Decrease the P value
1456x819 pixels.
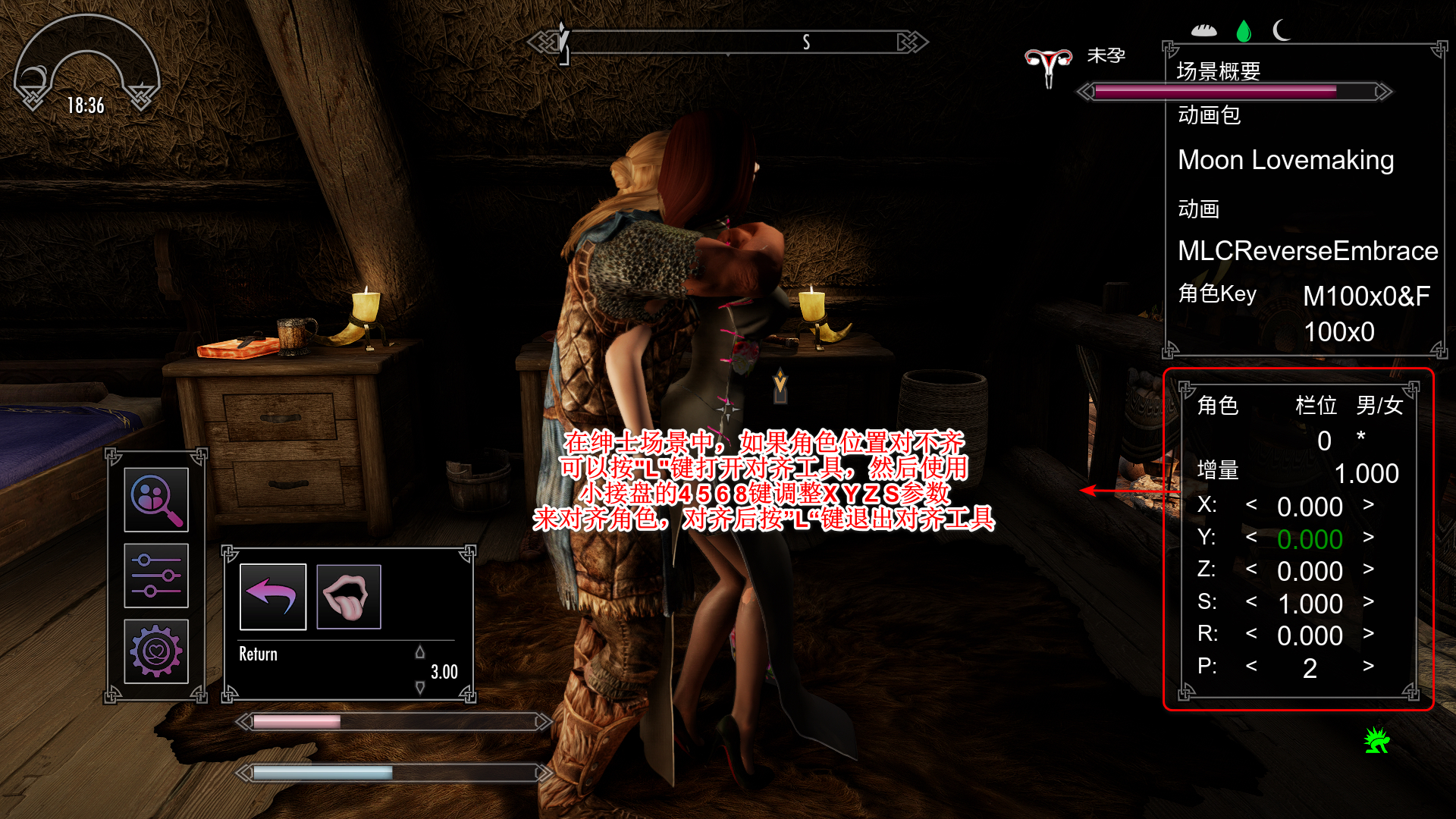tap(1251, 667)
